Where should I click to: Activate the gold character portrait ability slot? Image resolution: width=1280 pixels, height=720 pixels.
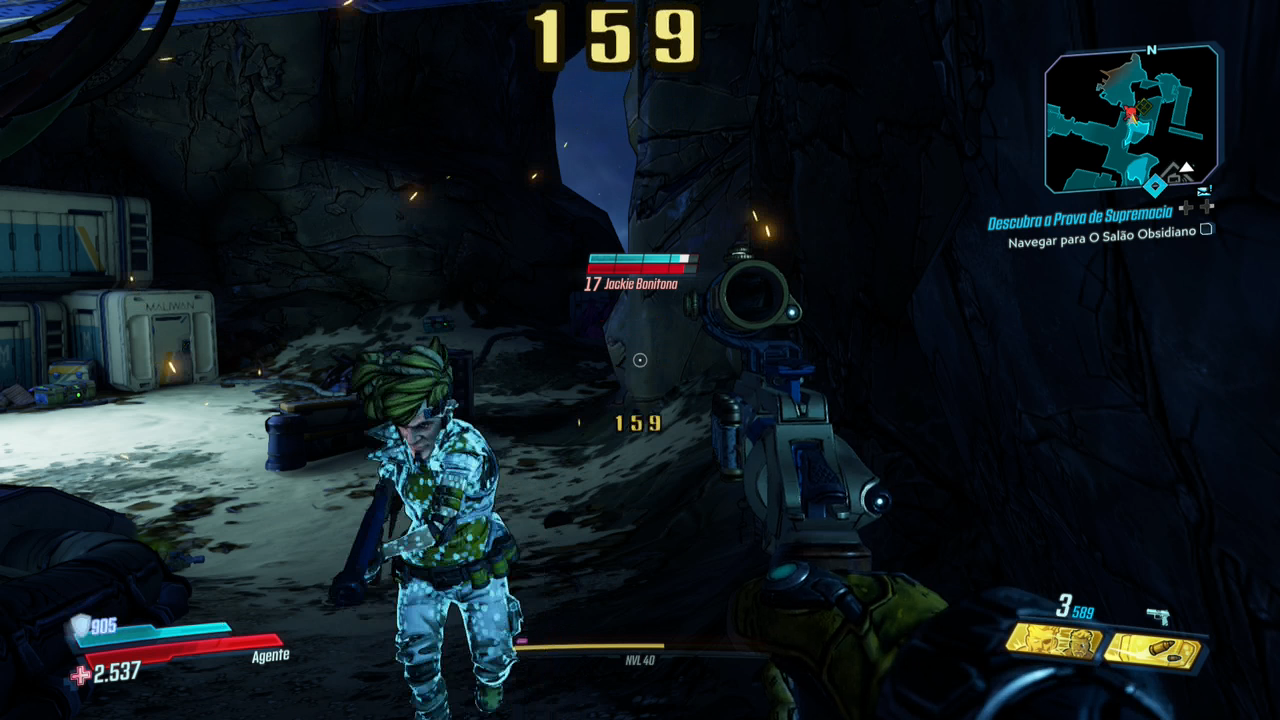[x=1053, y=641]
